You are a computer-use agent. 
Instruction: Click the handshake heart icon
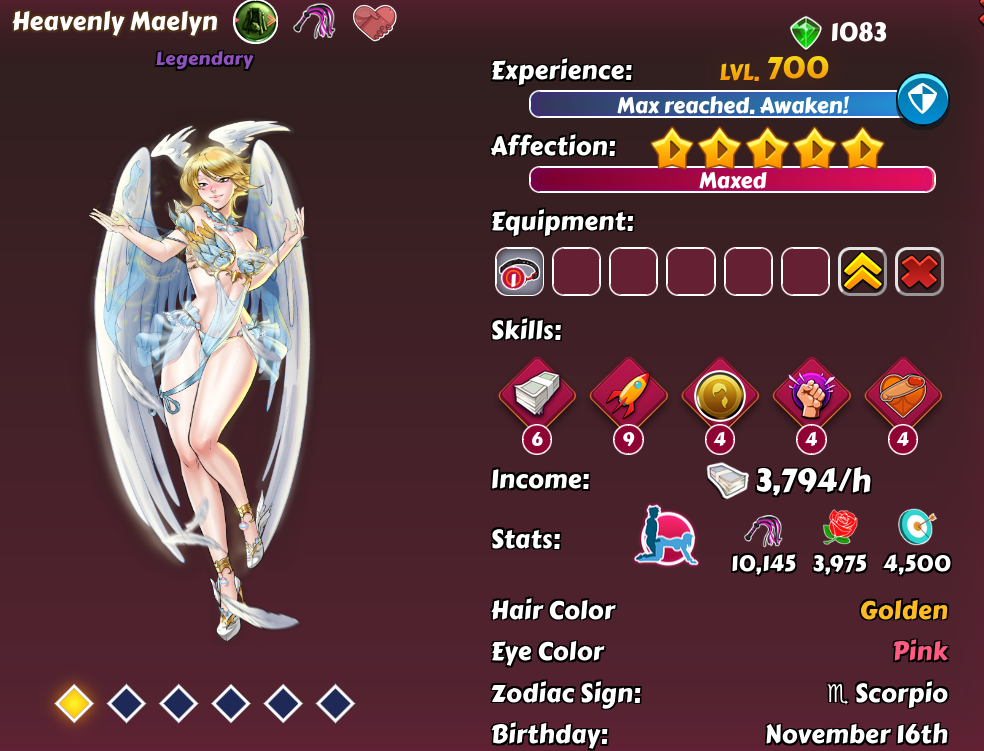click(x=375, y=22)
